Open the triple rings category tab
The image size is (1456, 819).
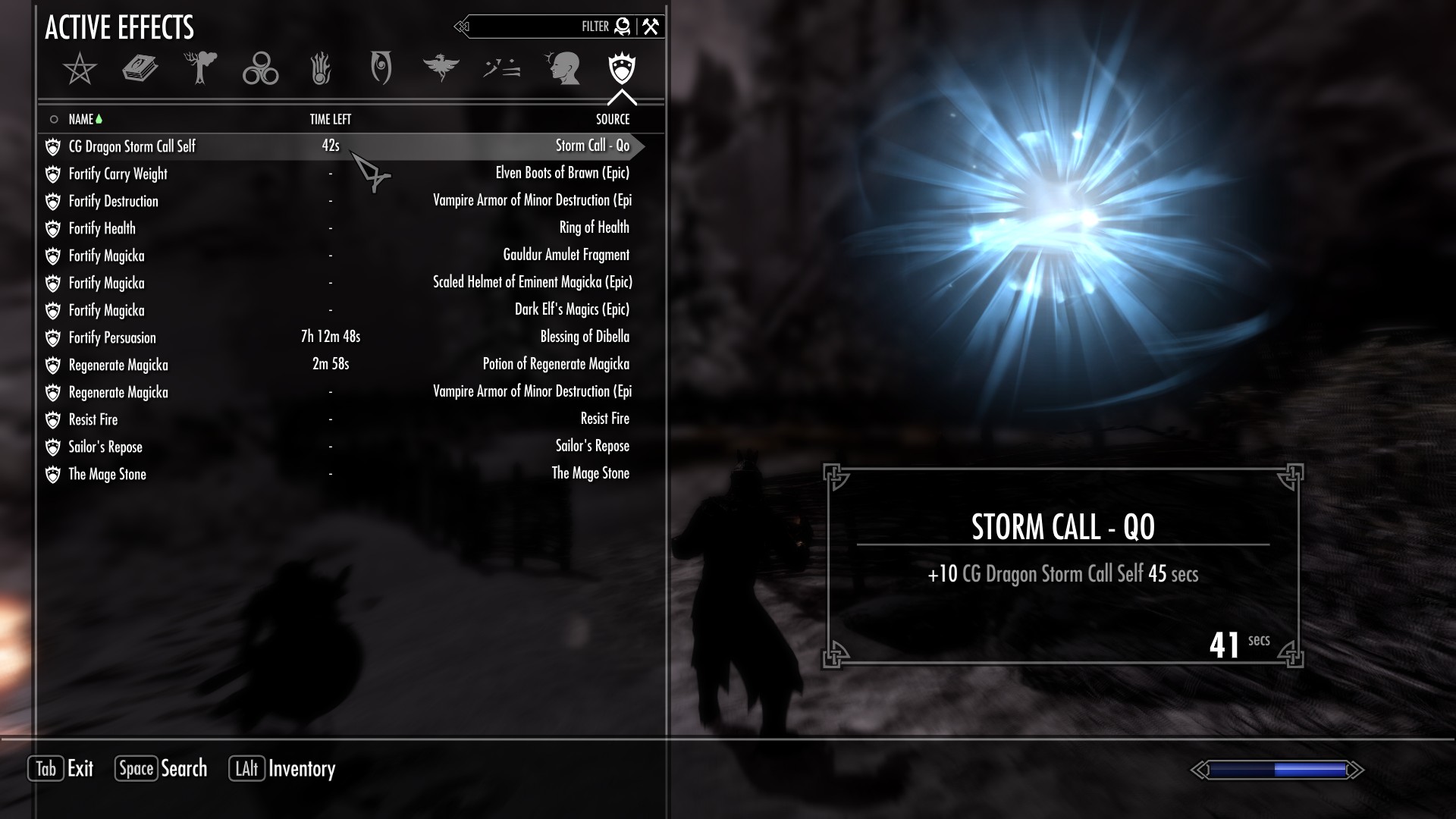[x=260, y=69]
